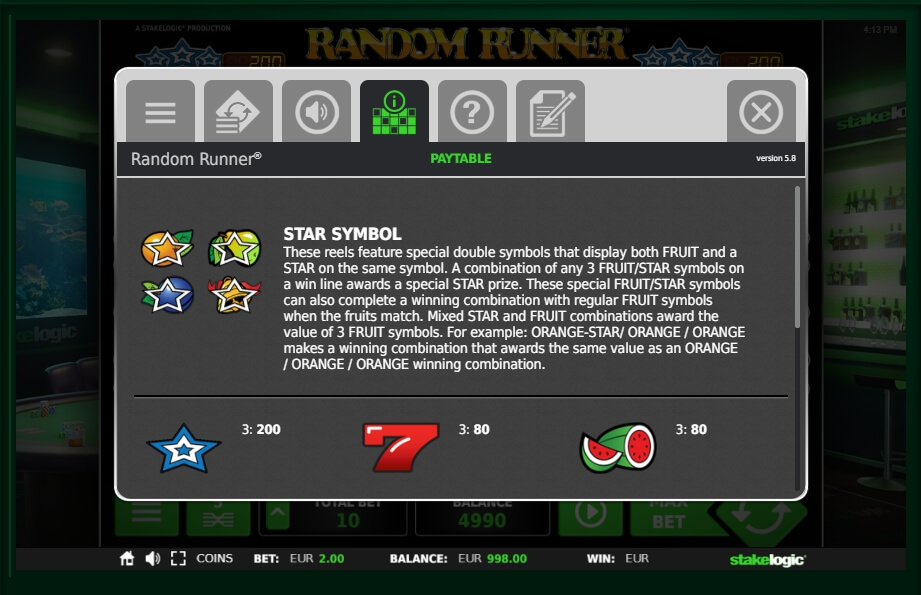This screenshot has height=595, width=921.
Task: Select the green Paytable tab
Action: pos(394,112)
